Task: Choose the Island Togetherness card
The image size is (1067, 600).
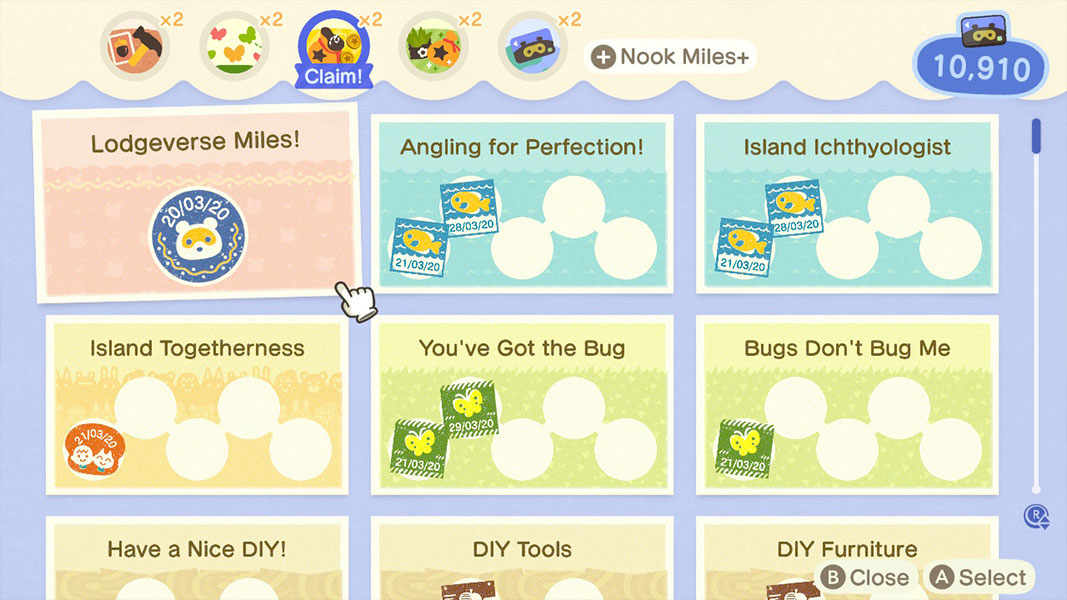Action: pos(197,404)
